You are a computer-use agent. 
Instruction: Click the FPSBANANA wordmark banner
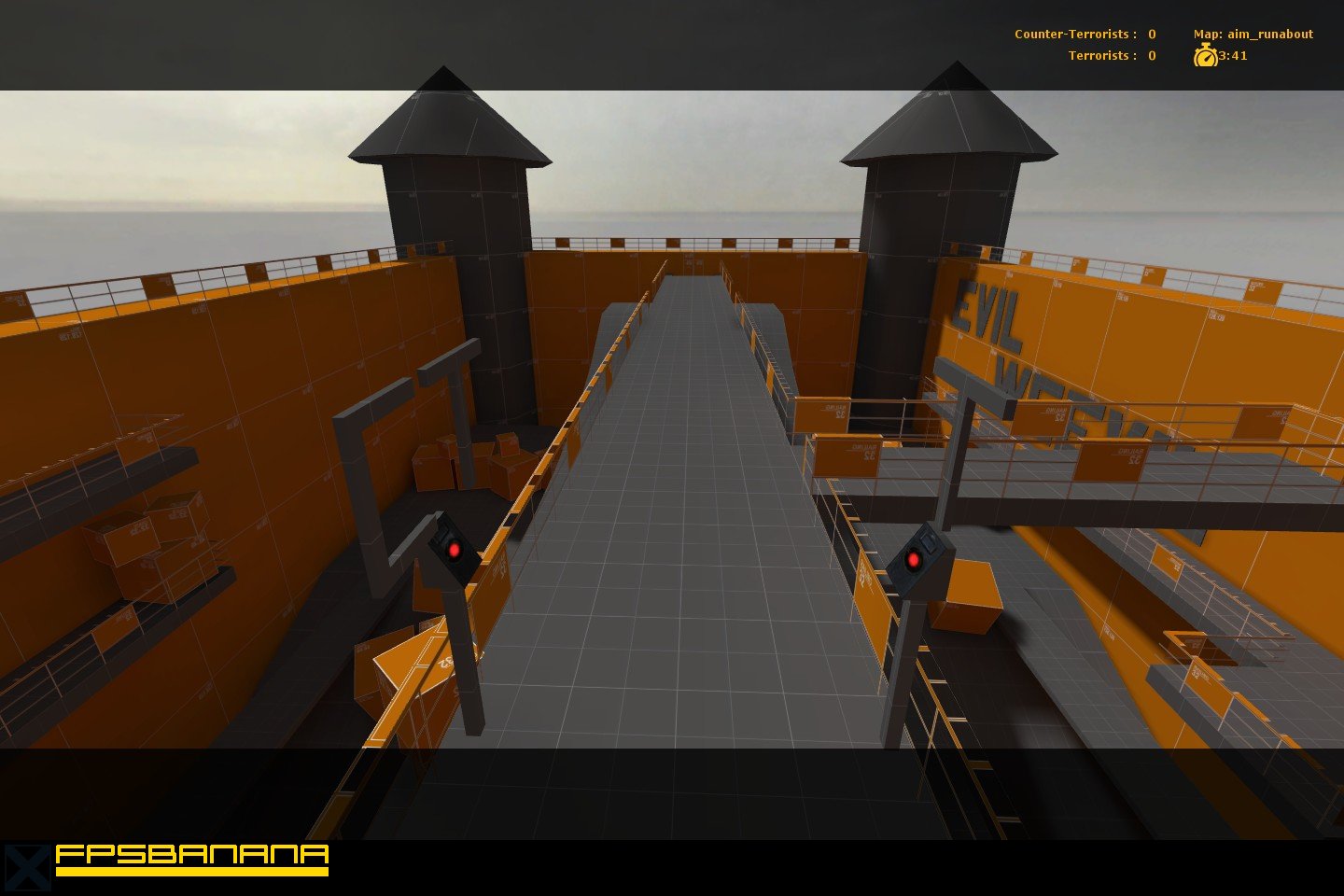pos(191,855)
